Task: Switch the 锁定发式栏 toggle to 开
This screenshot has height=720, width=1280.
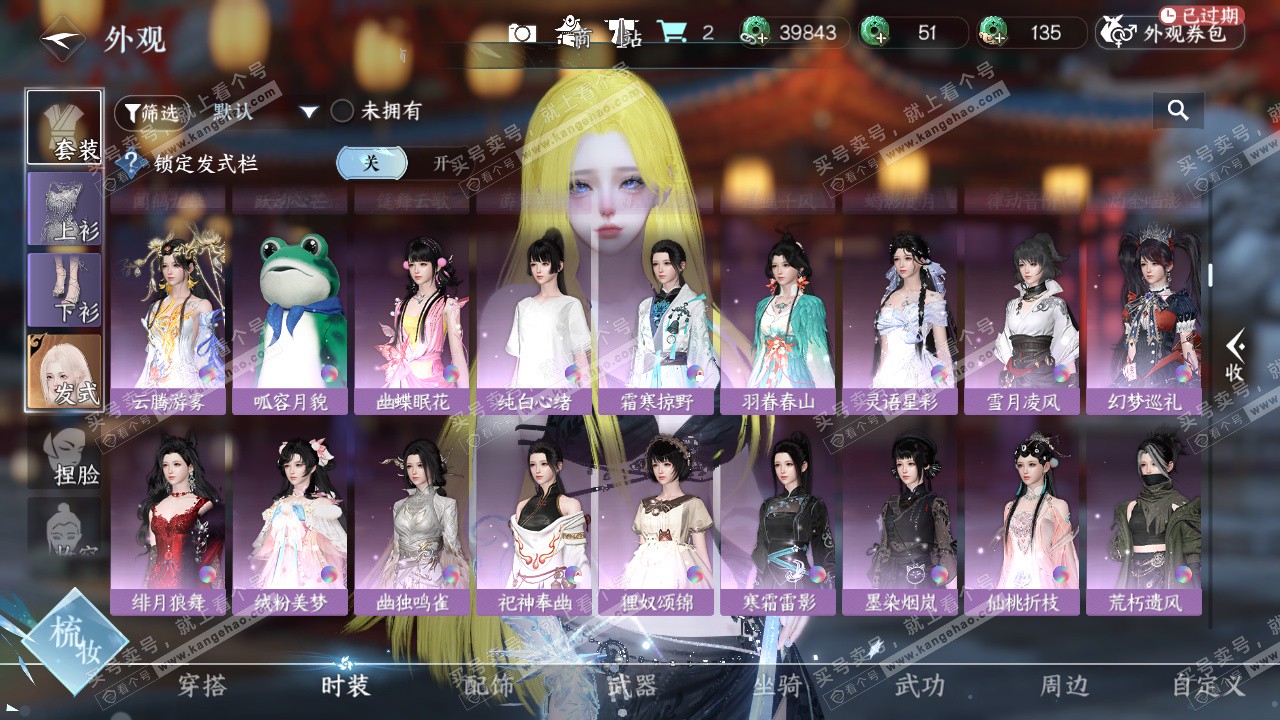Action: (x=440, y=164)
